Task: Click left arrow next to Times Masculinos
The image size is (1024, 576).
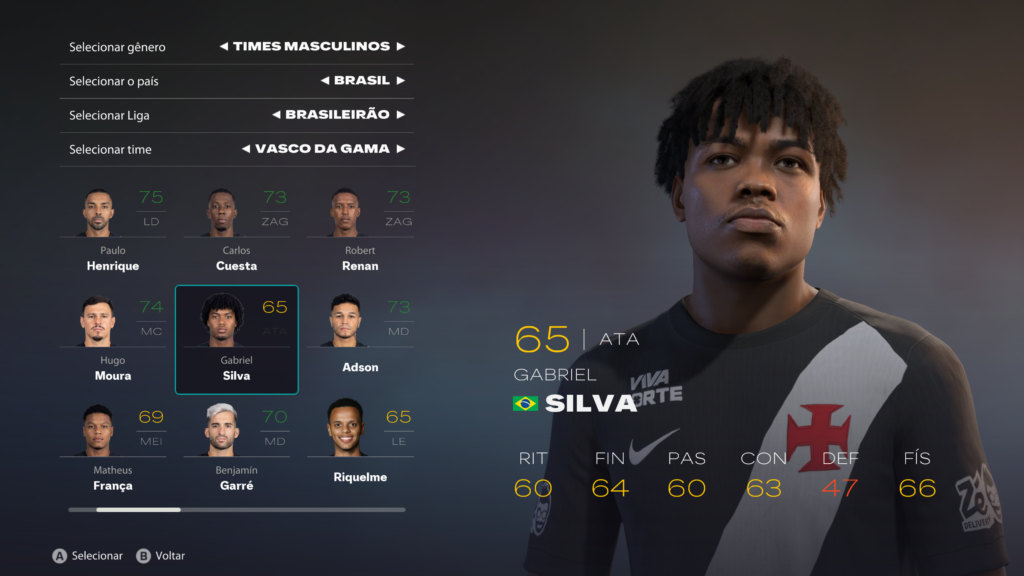Action: coord(224,47)
